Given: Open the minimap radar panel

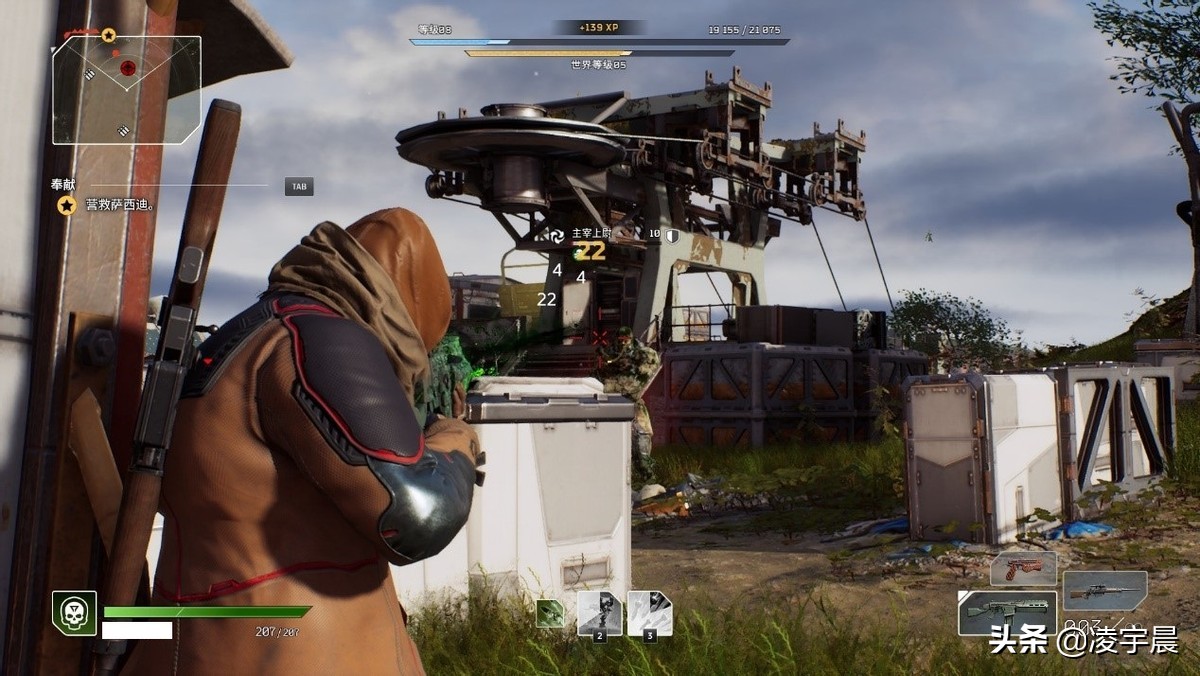Looking at the screenshot, I should (127, 90).
